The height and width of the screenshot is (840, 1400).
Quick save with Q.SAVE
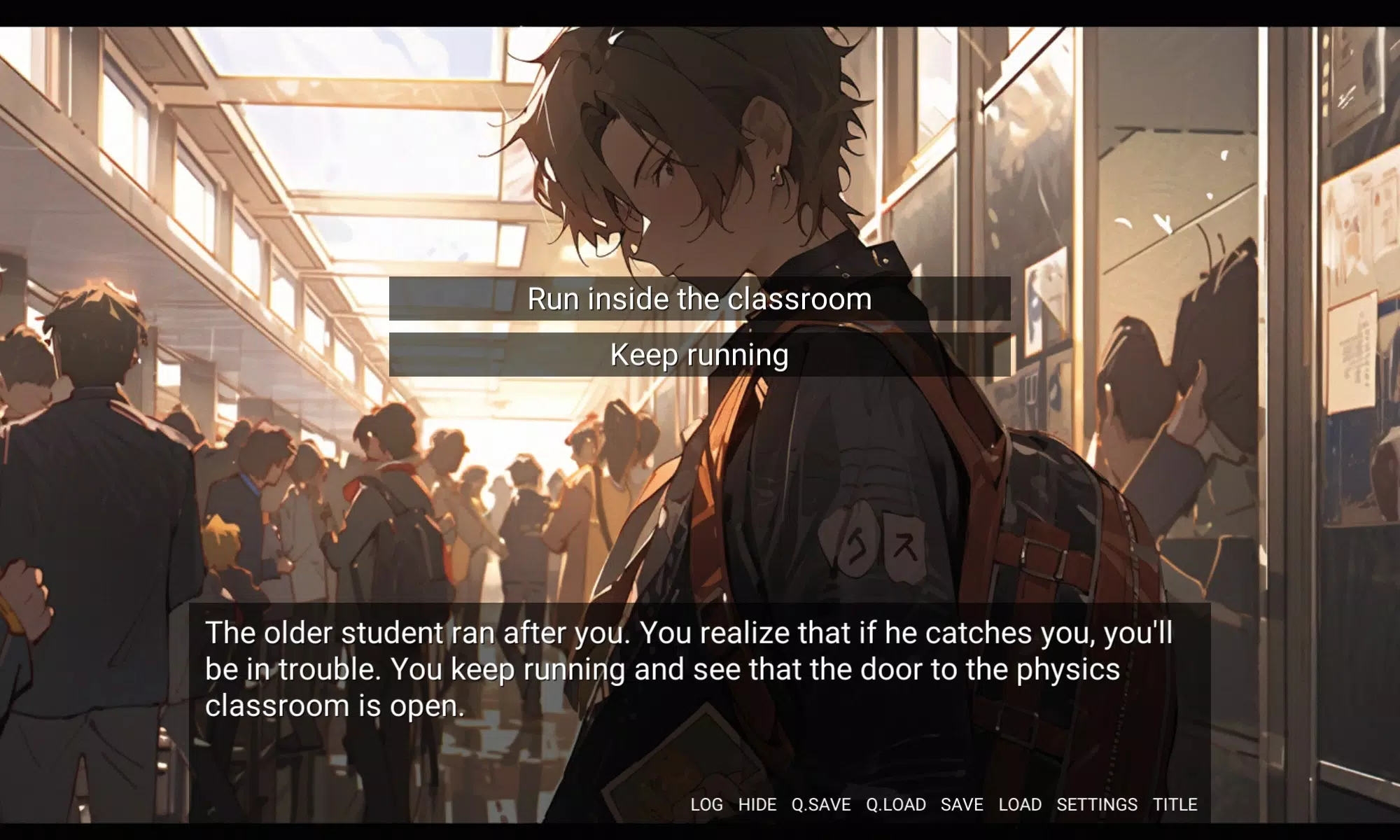coord(821,805)
